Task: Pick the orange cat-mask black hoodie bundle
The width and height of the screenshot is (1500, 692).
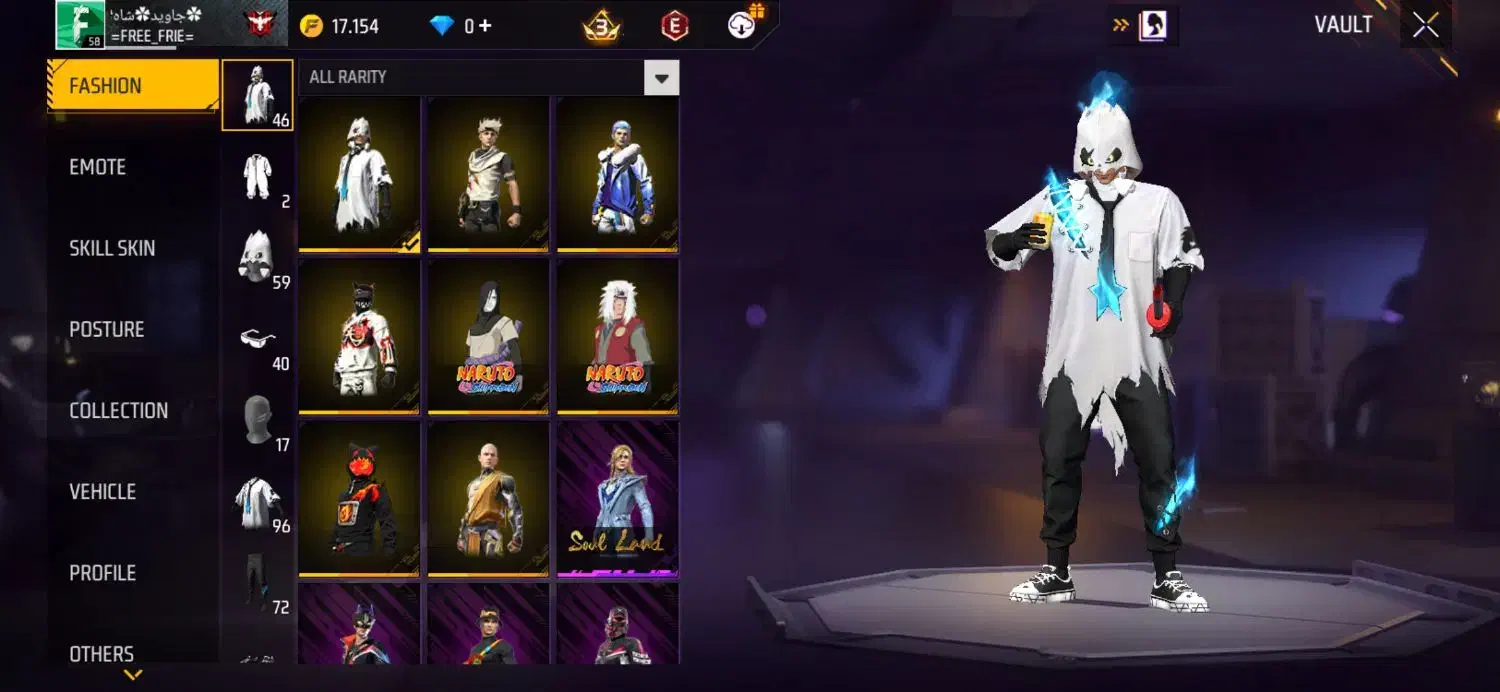Action: tap(360, 498)
